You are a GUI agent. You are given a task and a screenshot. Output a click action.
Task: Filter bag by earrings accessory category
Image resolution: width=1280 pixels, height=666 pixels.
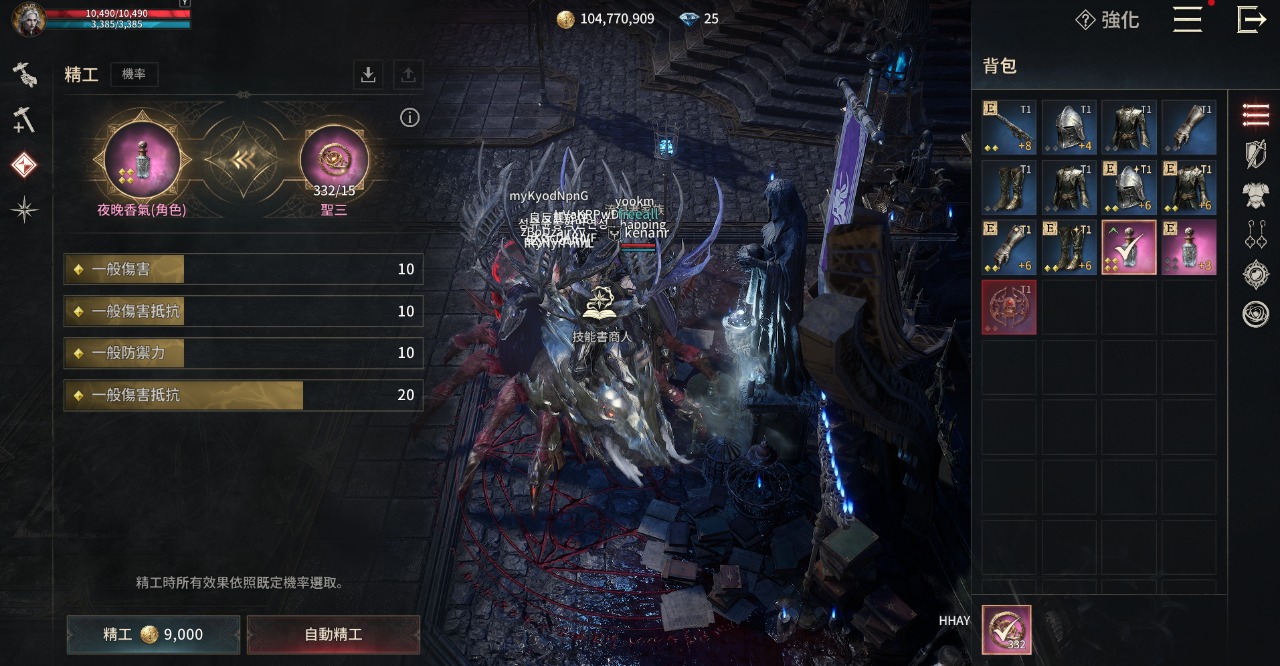tap(1255, 234)
